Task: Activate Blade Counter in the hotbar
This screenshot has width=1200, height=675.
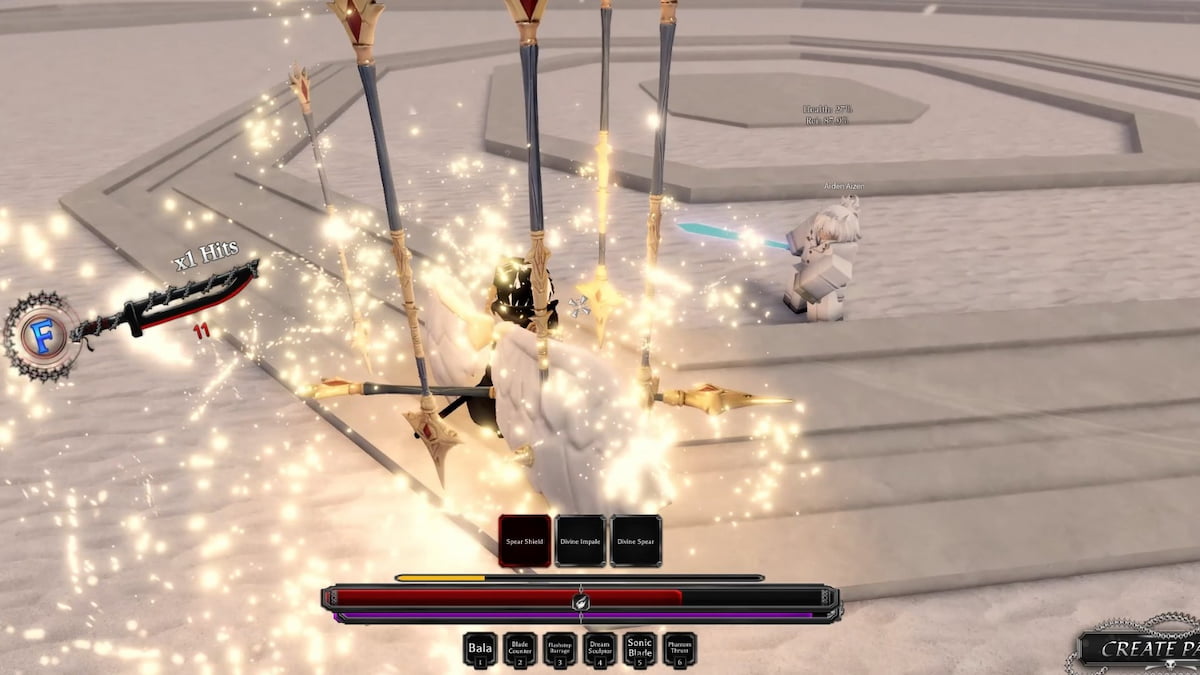Action: 520,650
